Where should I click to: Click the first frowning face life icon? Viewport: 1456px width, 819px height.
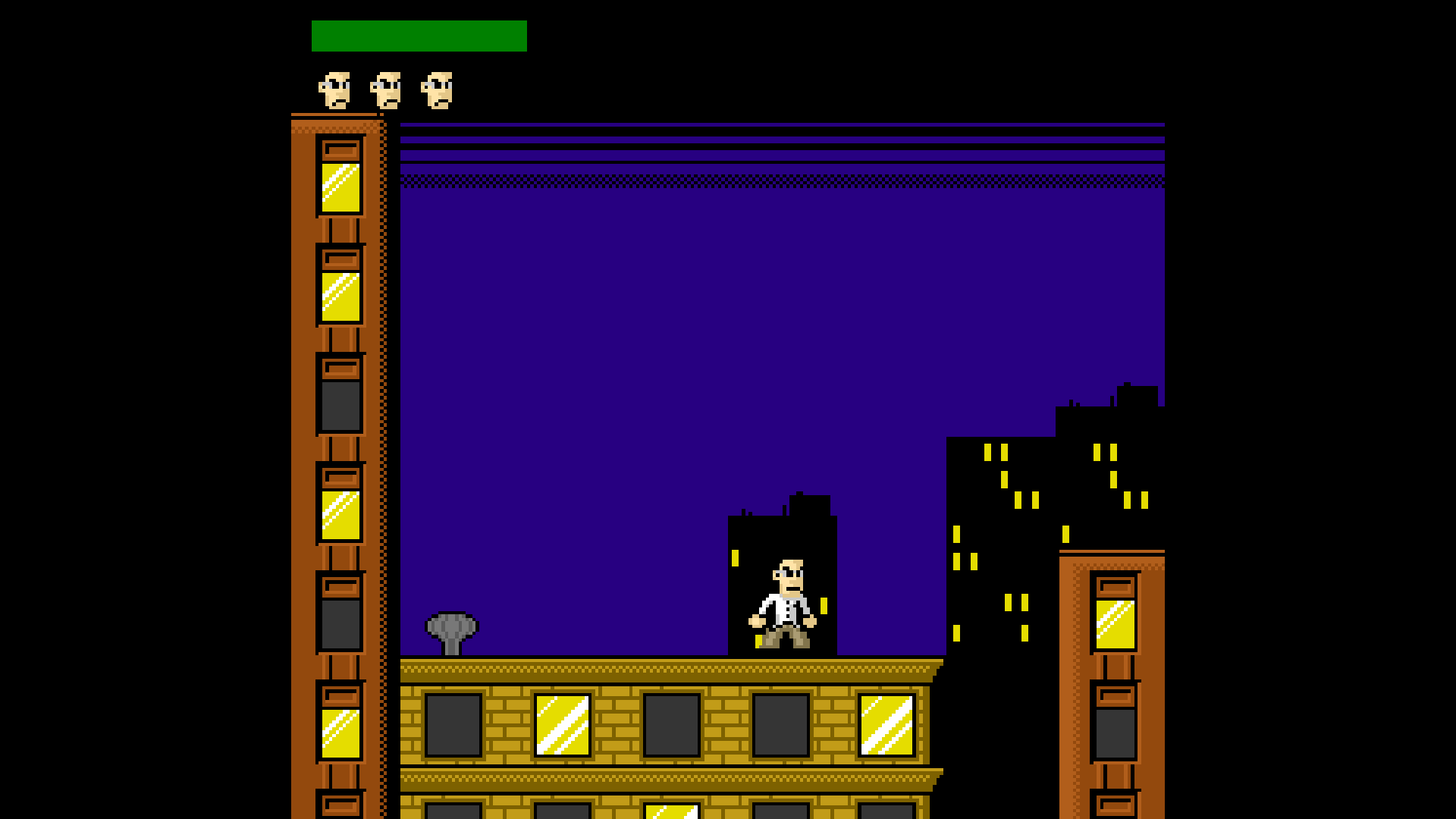pyautogui.click(x=334, y=91)
